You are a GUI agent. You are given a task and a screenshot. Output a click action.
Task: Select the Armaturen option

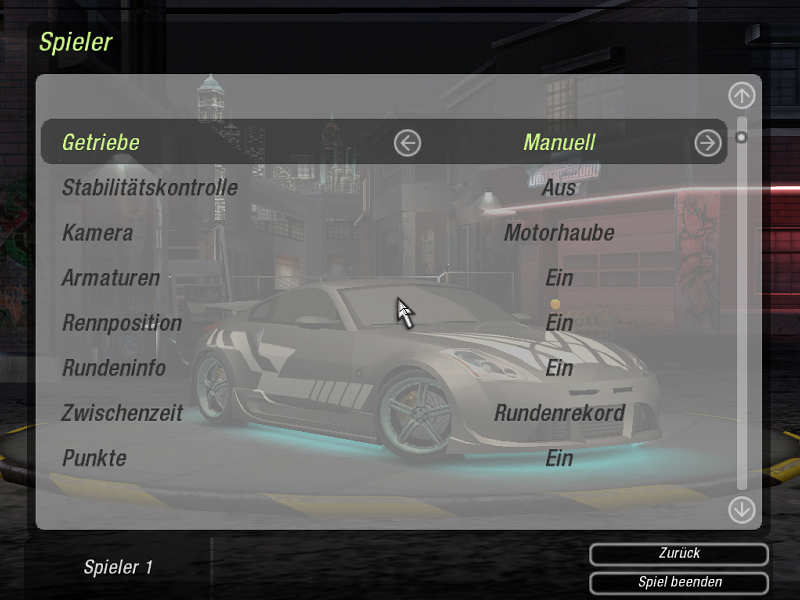point(111,278)
